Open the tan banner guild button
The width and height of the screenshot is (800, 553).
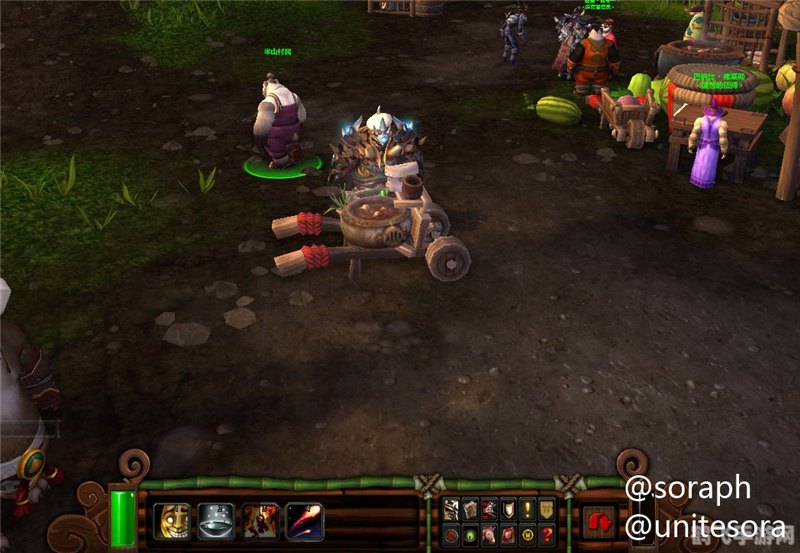point(547,509)
